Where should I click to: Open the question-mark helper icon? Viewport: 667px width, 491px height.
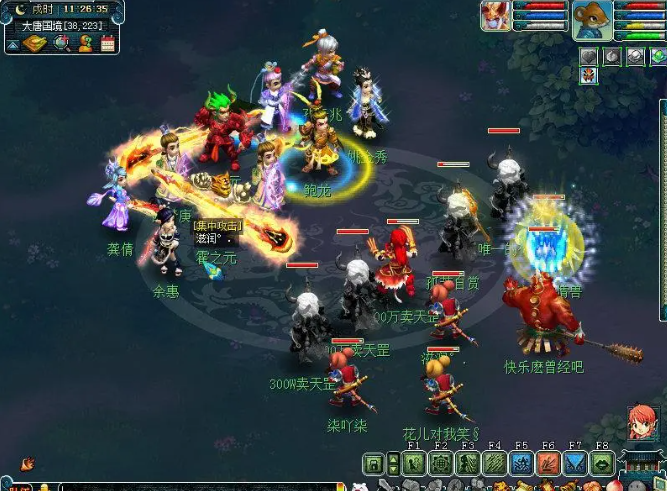pos(84,43)
